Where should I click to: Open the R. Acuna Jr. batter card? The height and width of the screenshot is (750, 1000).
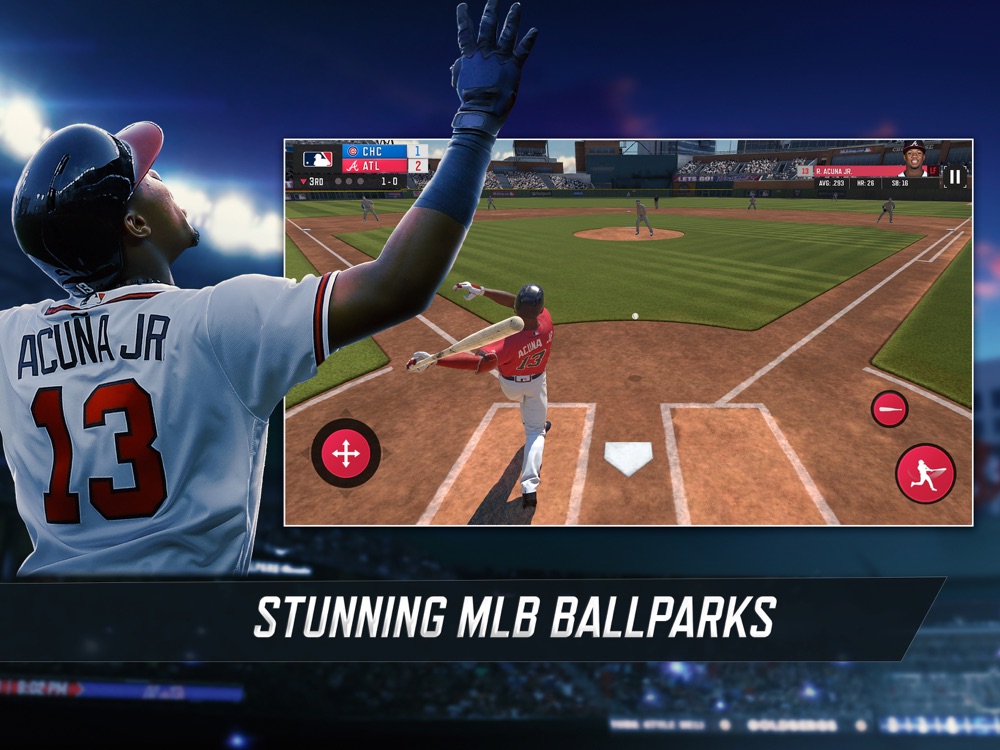pyautogui.click(x=868, y=172)
